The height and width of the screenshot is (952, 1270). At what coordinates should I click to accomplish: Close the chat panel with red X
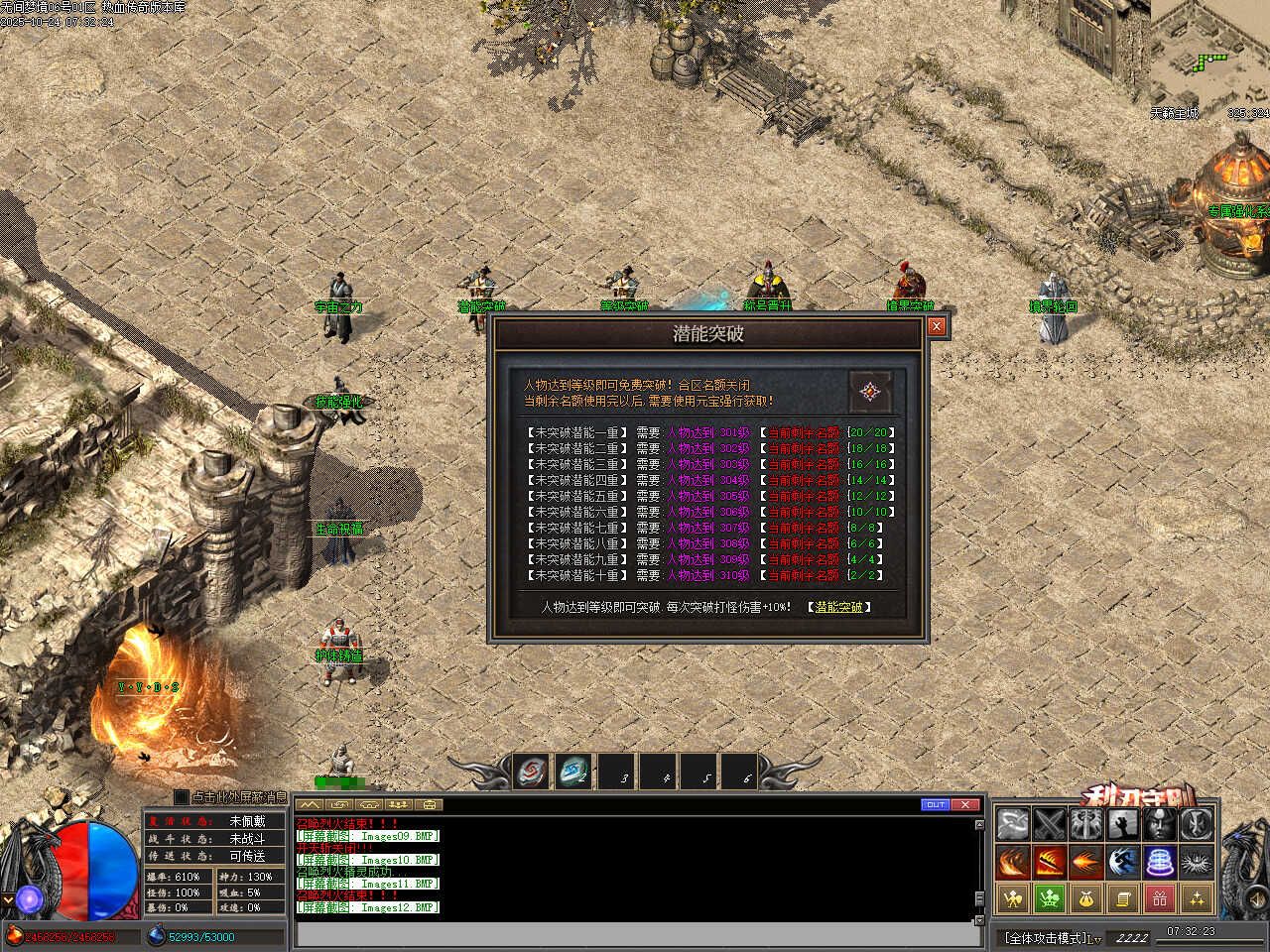965,804
